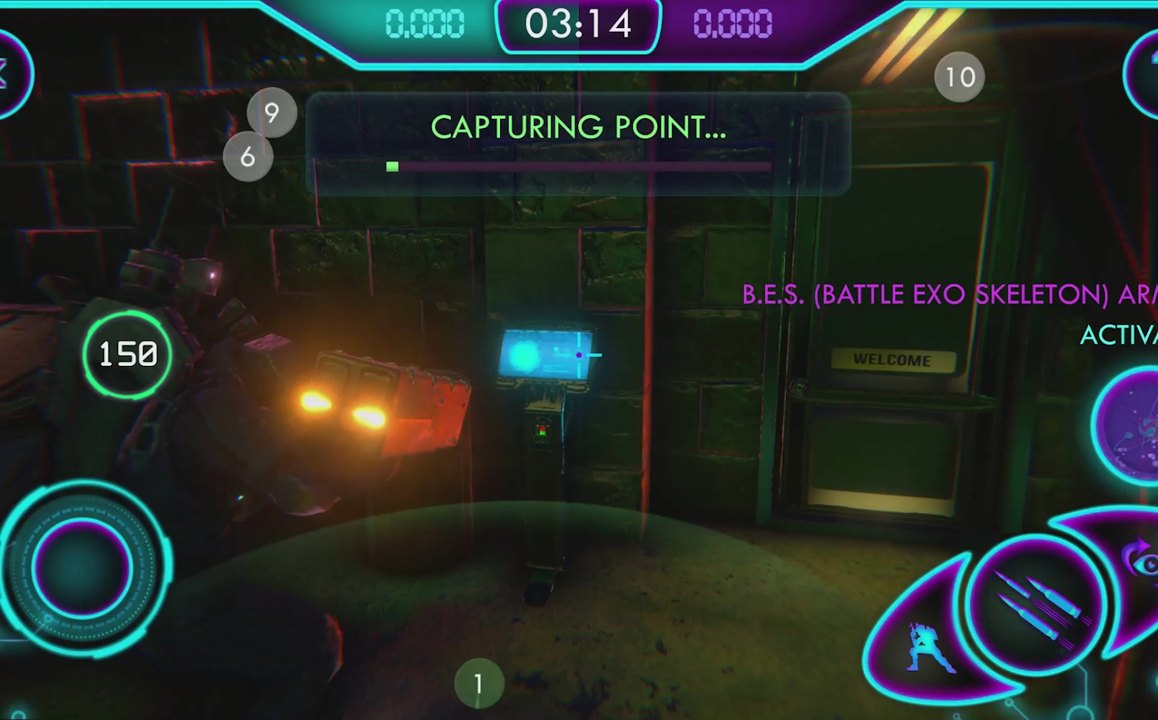Click the round button at top-left edge
This screenshot has width=1158, height=720.
tap(10, 73)
